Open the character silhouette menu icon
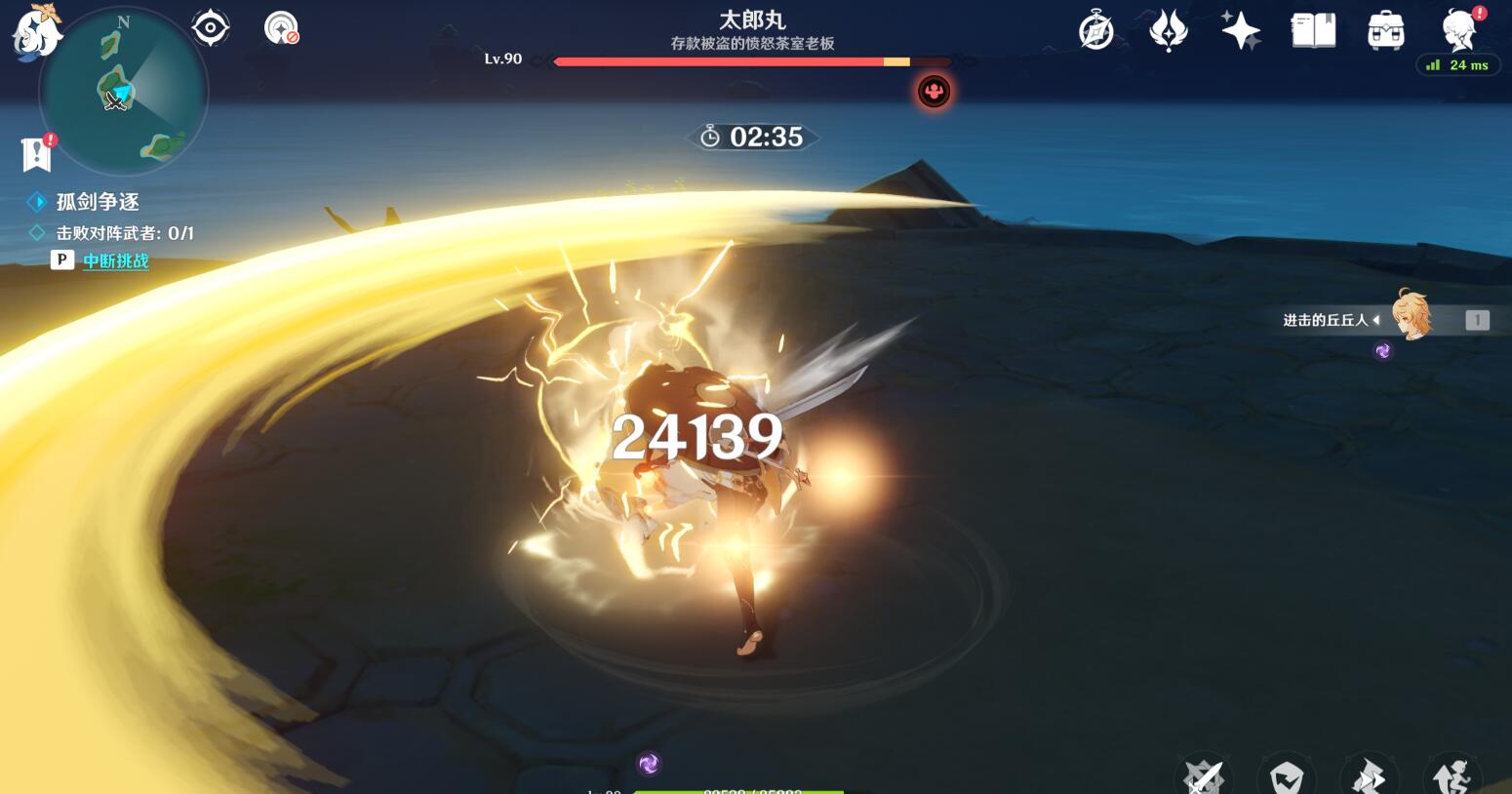Viewport: 1512px width, 794px height. [x=1459, y=30]
